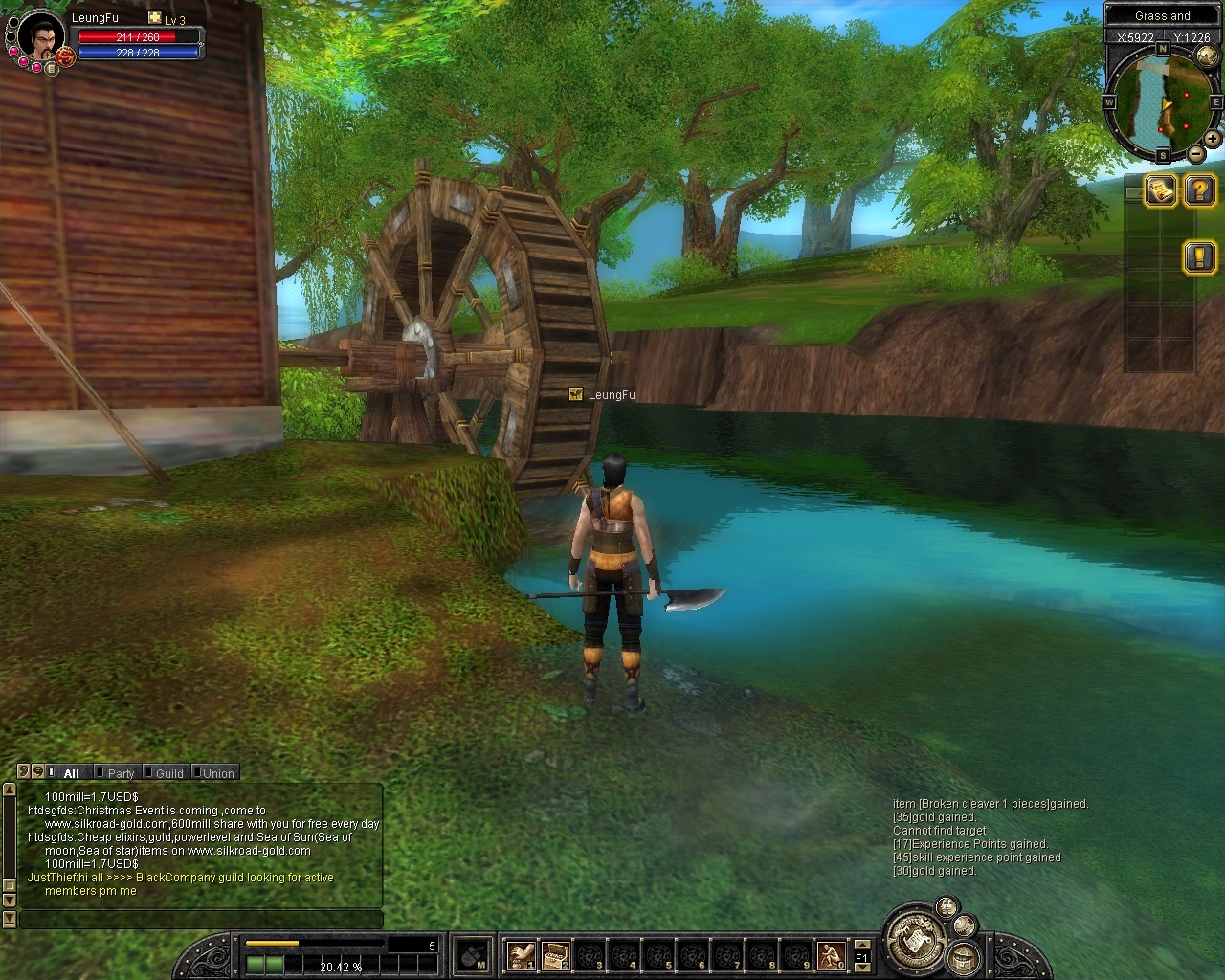Image resolution: width=1225 pixels, height=980 pixels.
Task: Click the yellow exclamation mark alert
Action: tap(1199, 256)
